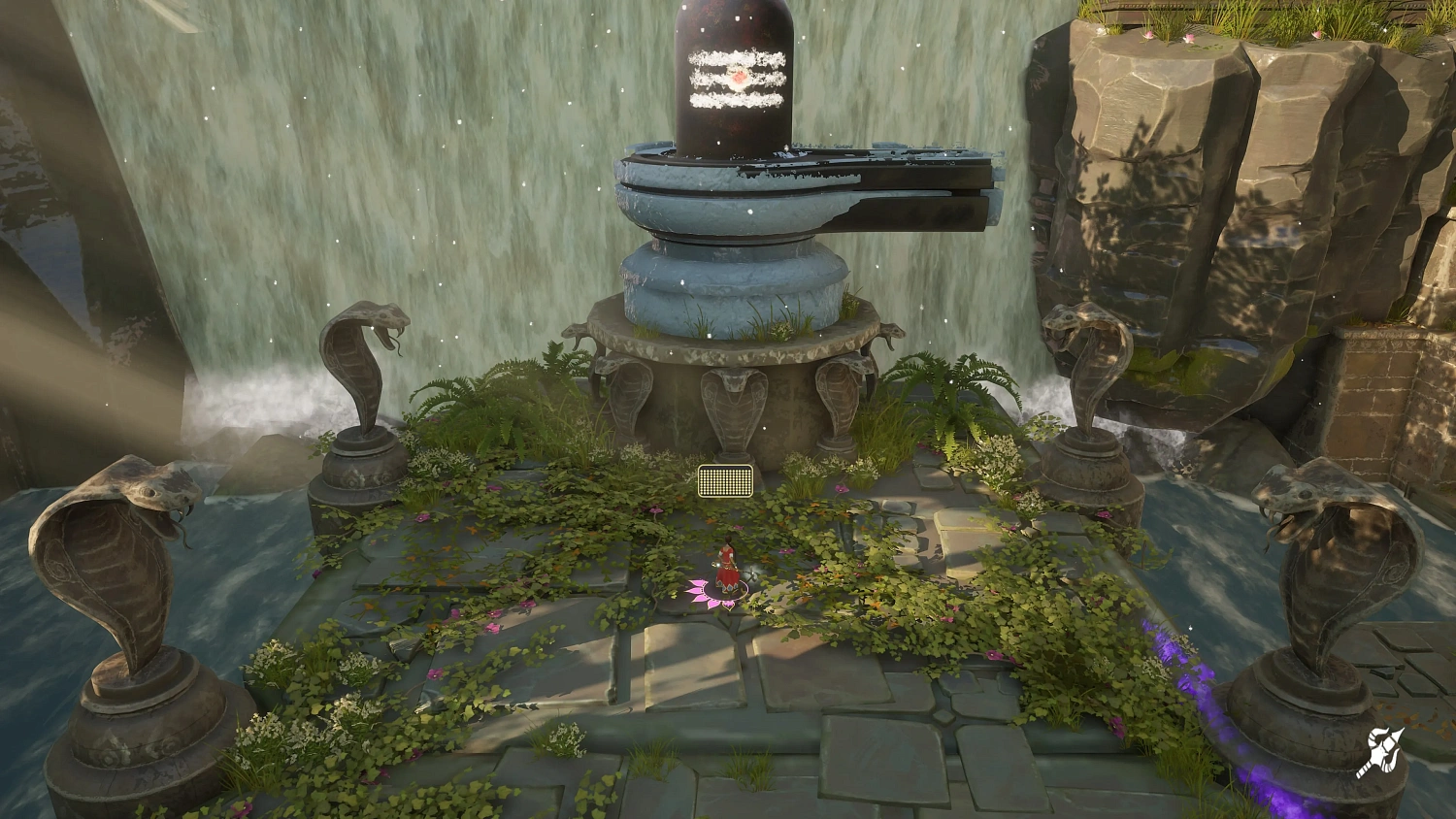The height and width of the screenshot is (819, 1456).
Task: Click the blue base of the lingam pedestal
Action: [x=733, y=281]
